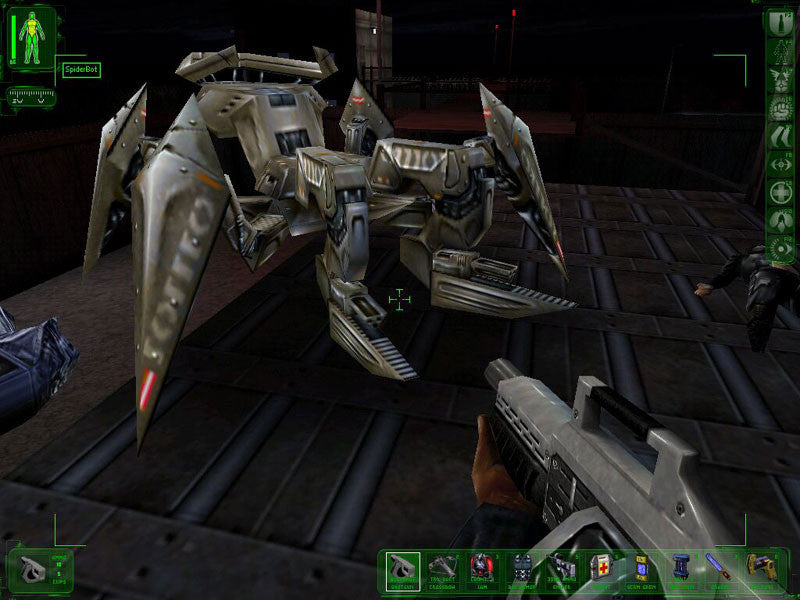Choose the blue bioelectric cell slot
800x600 pixels.
pyautogui.click(x=681, y=570)
